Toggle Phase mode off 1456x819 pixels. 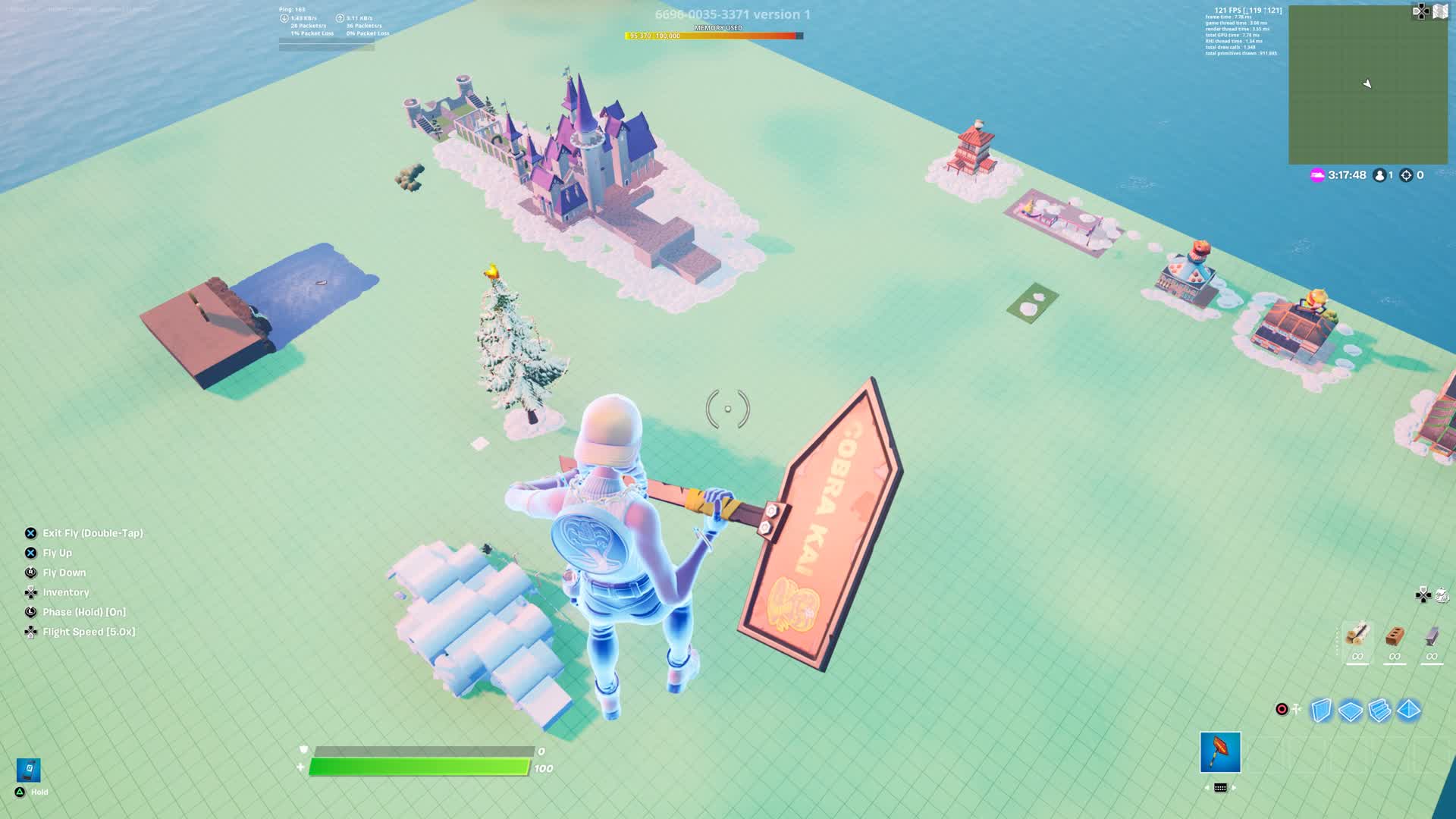[x=83, y=611]
